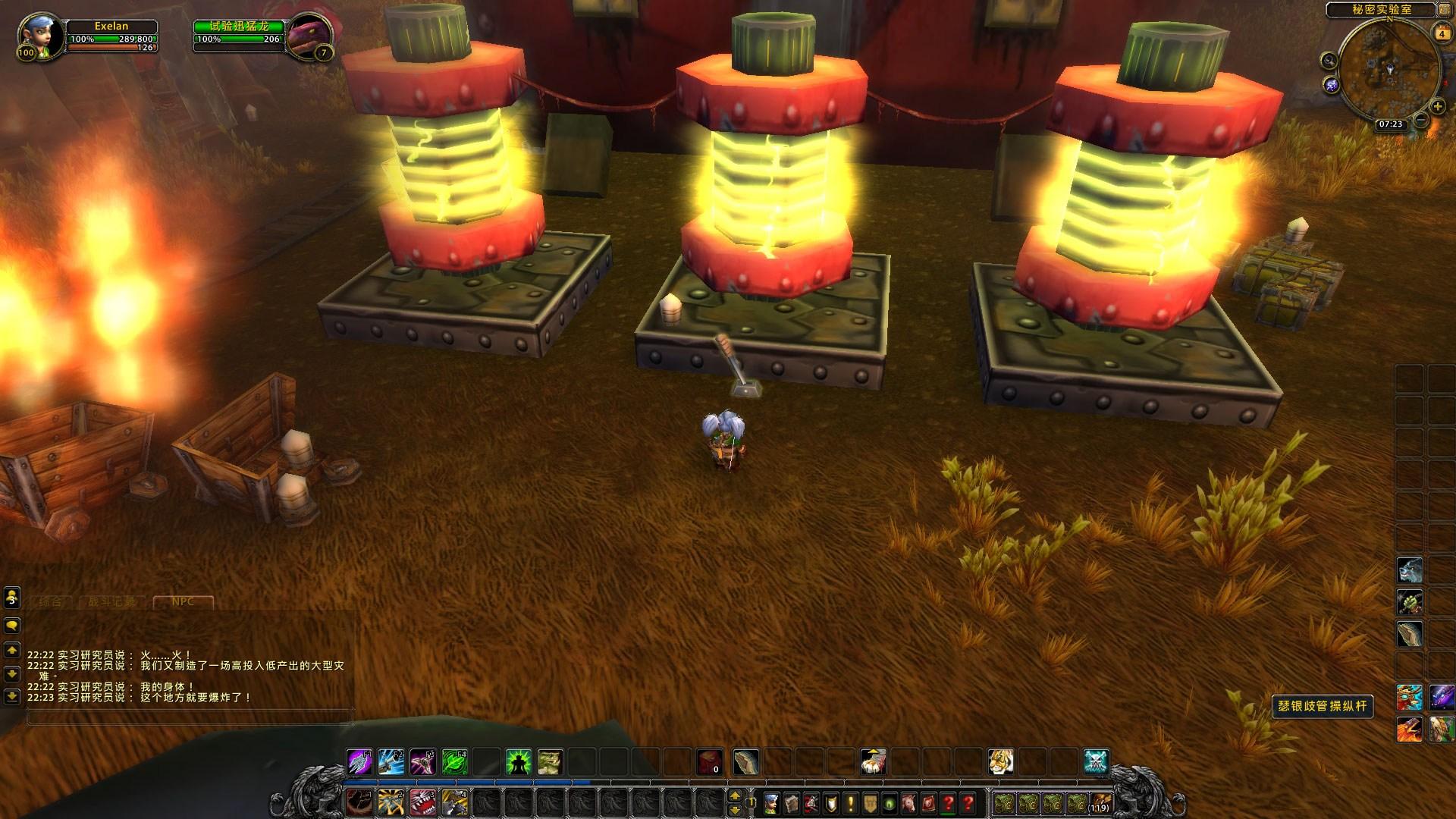Image resolution: width=1456 pixels, height=819 pixels.
Task: Open the backpack showing 119 free slots
Action: [1100, 803]
